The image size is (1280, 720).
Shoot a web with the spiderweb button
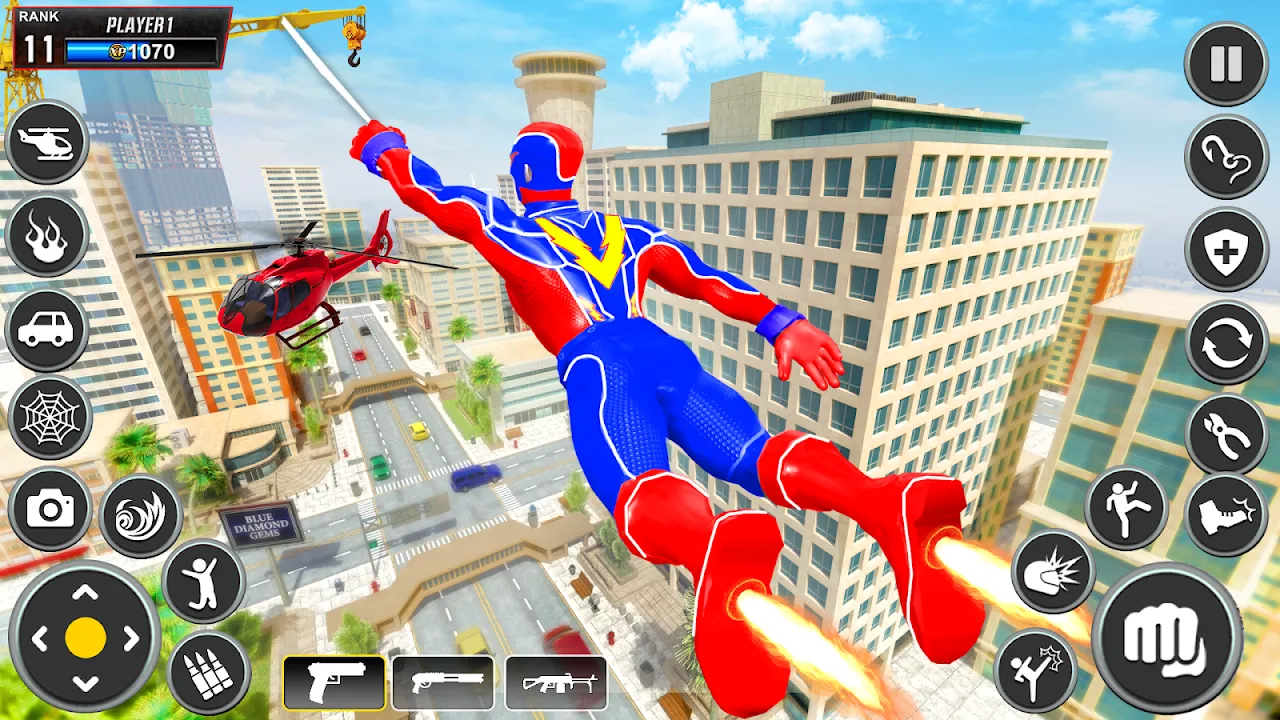pos(50,418)
